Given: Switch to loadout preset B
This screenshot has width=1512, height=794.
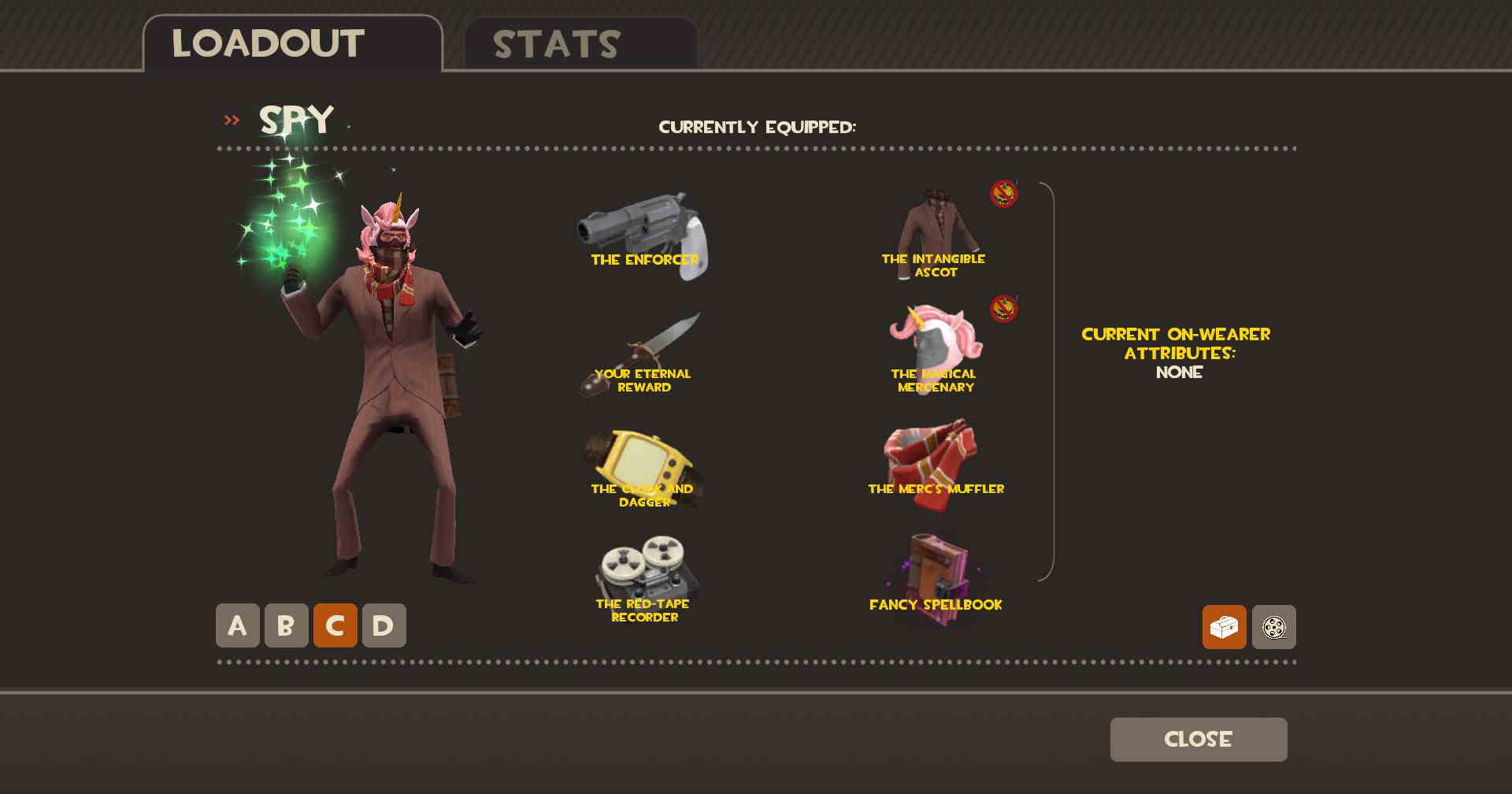Looking at the screenshot, I should click(x=286, y=625).
